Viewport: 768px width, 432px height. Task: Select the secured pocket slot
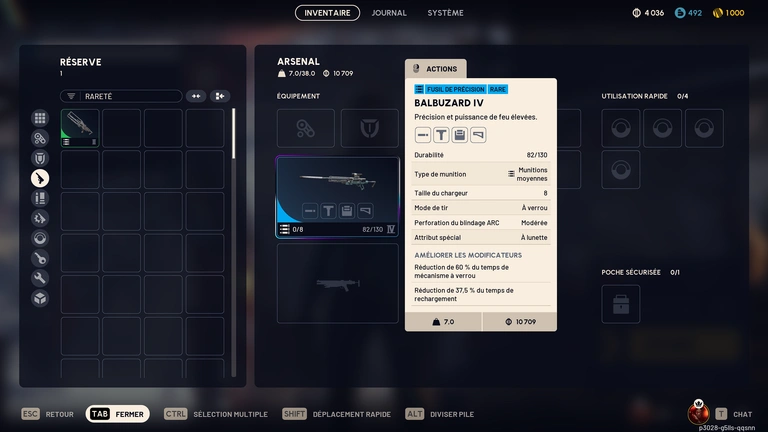coord(621,304)
